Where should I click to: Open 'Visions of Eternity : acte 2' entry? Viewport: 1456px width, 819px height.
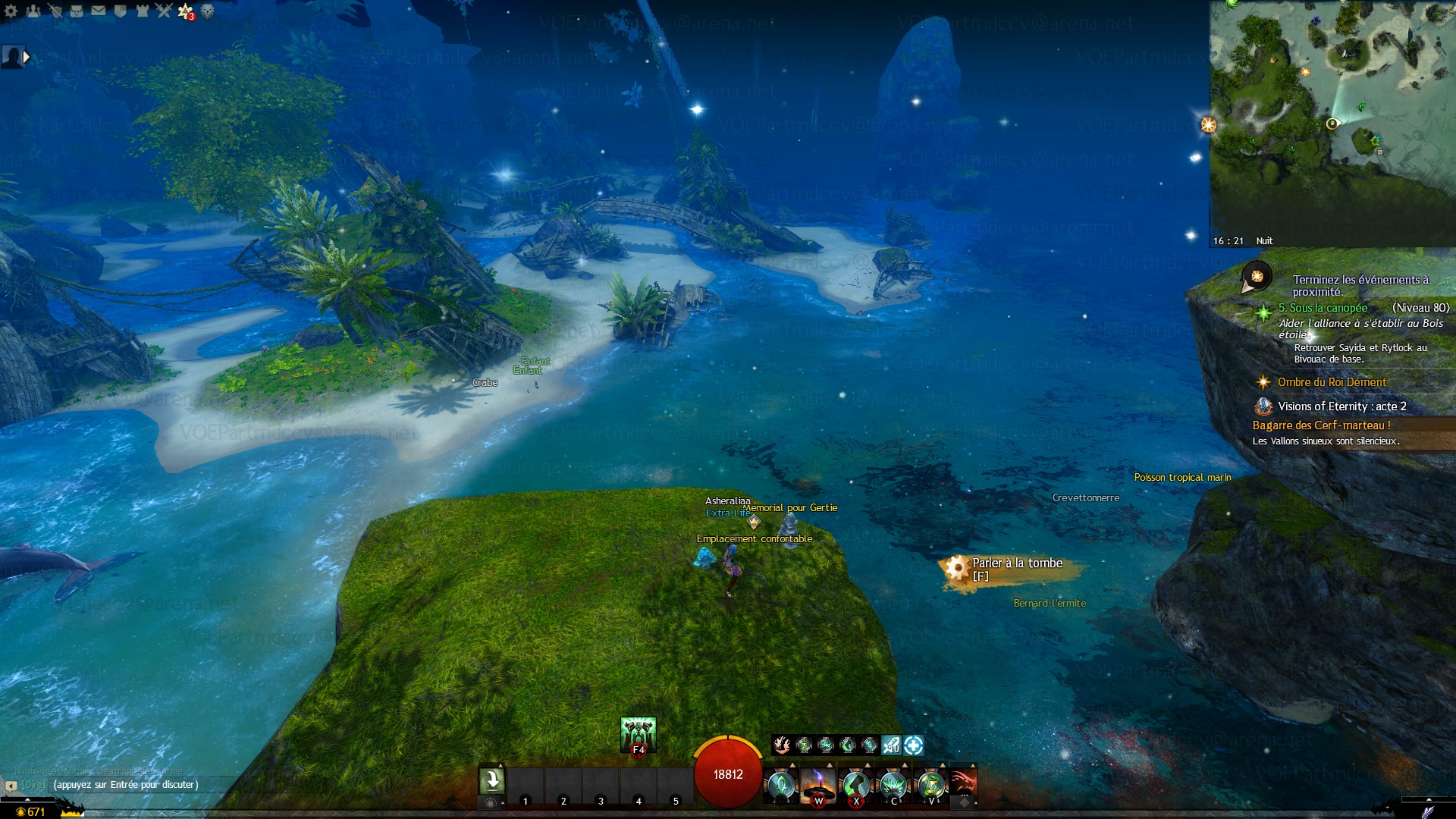tap(1341, 406)
